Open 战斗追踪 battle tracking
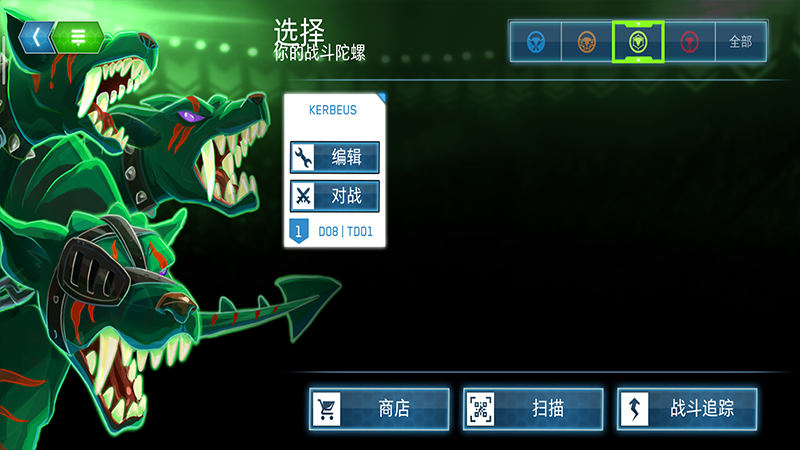 pos(687,408)
